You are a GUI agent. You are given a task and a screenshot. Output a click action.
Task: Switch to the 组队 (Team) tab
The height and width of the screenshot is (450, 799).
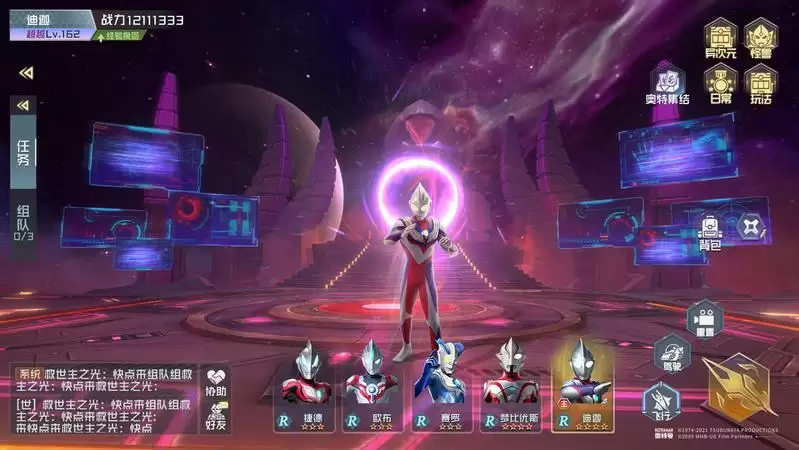[24, 222]
